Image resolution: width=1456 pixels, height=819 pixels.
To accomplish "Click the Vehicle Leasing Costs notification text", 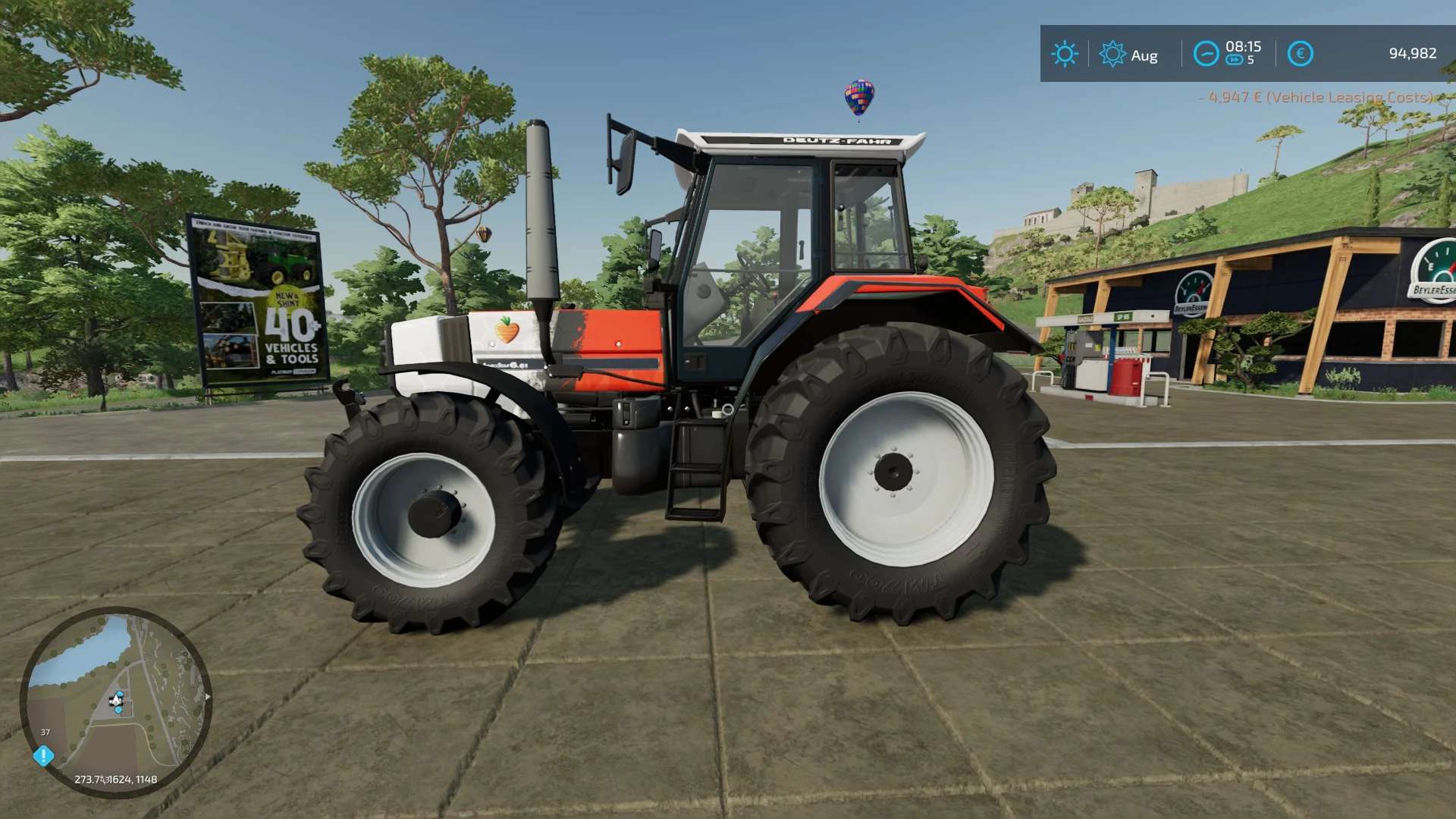I will click(x=1317, y=97).
